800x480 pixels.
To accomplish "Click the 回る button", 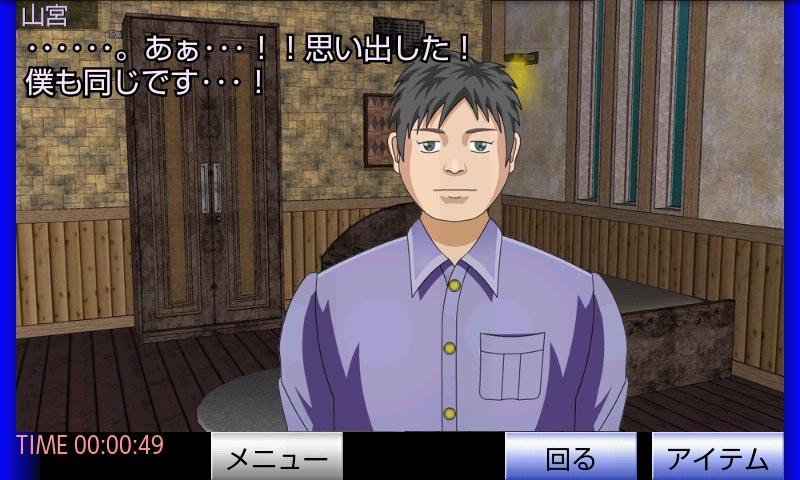I will 570,458.
